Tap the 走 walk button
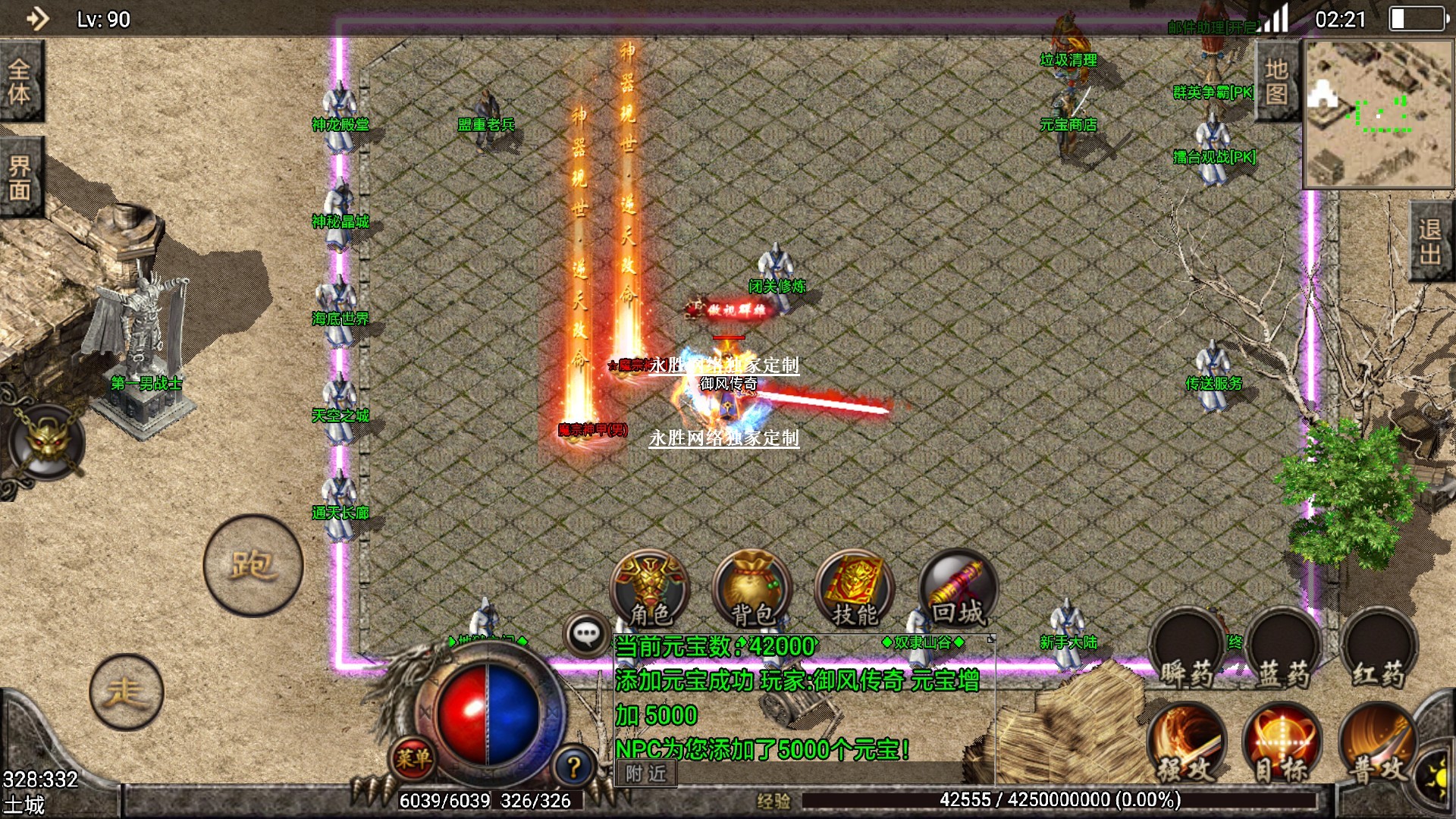Screen dimensions: 1456x819 click(126, 692)
